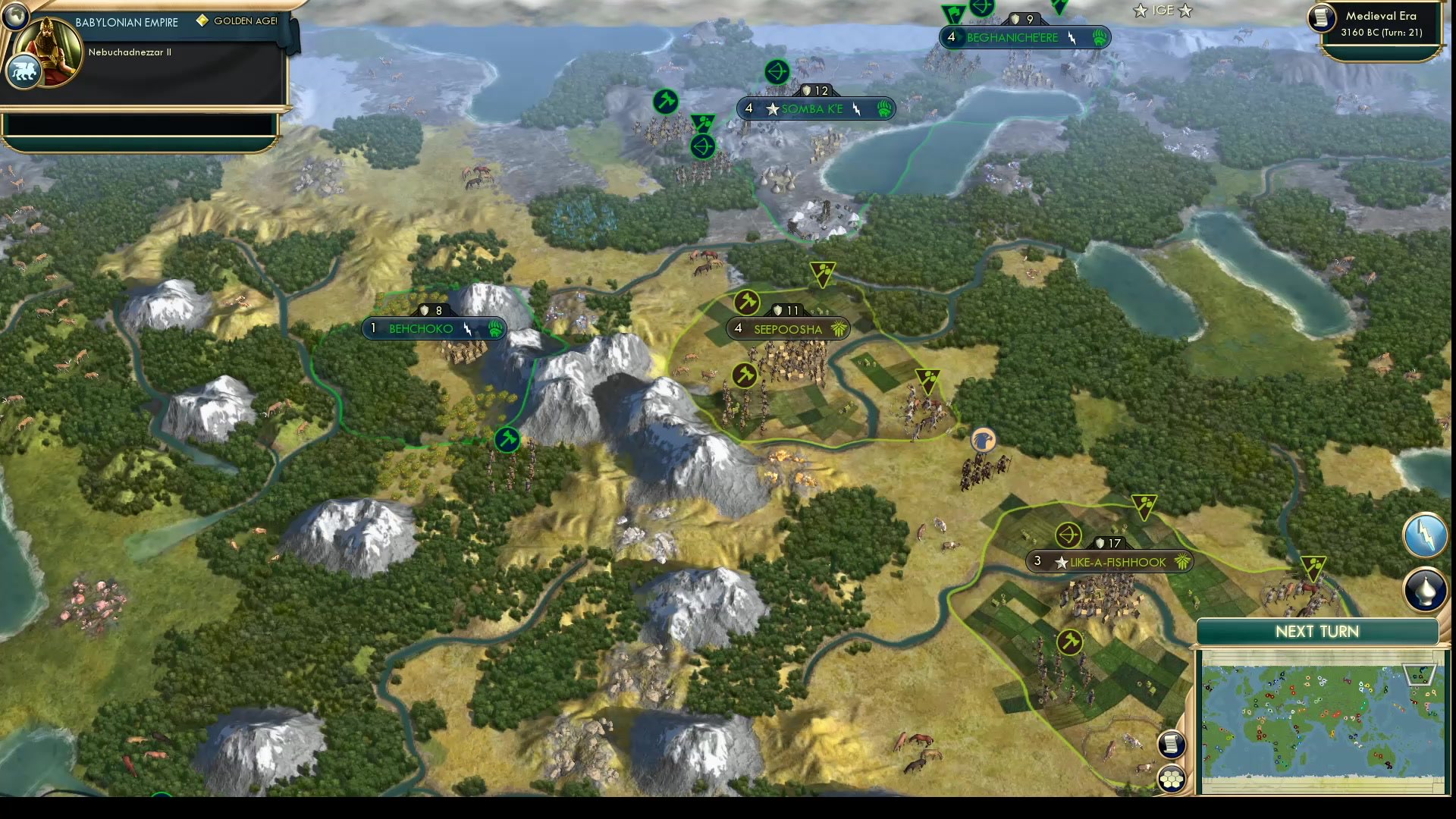The width and height of the screenshot is (1456, 819).
Task: Select the city named Behchoko
Action: (419, 329)
